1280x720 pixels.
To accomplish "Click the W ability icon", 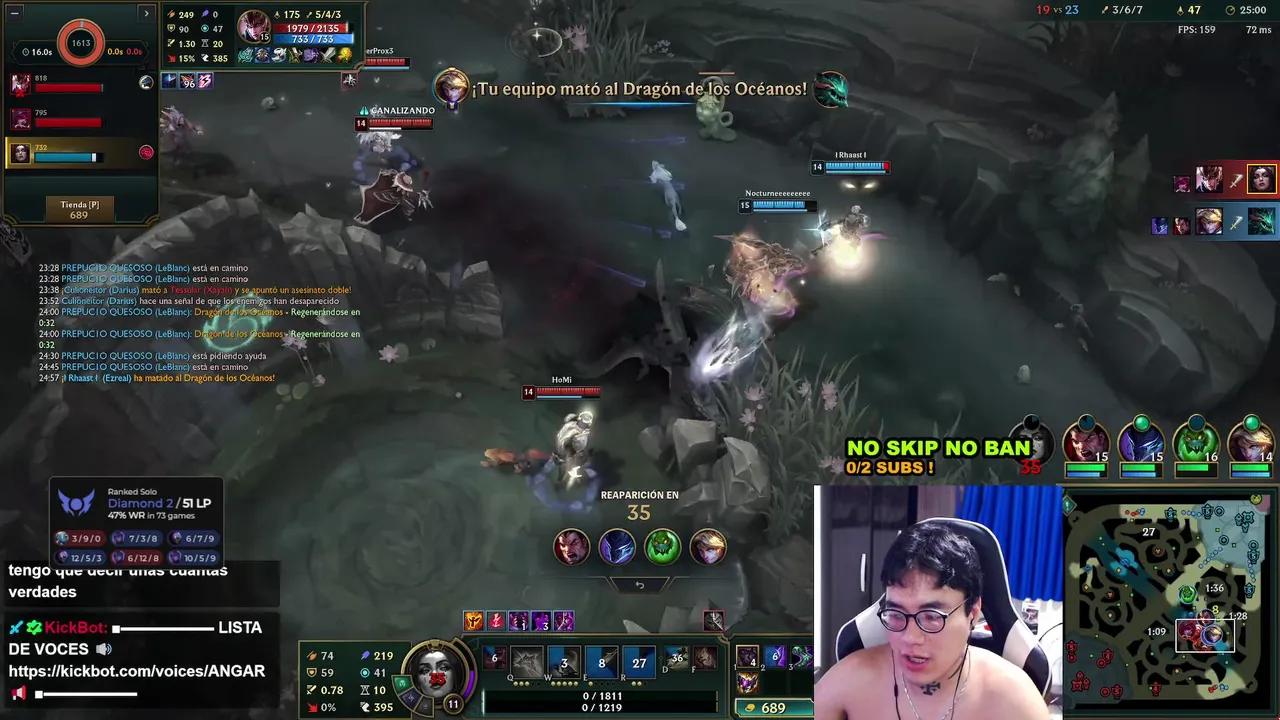I will [563, 660].
